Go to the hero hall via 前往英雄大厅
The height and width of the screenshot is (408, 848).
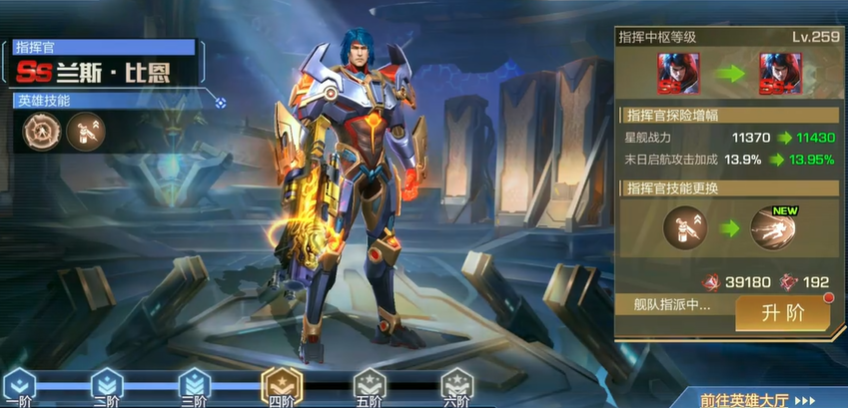[757, 399]
